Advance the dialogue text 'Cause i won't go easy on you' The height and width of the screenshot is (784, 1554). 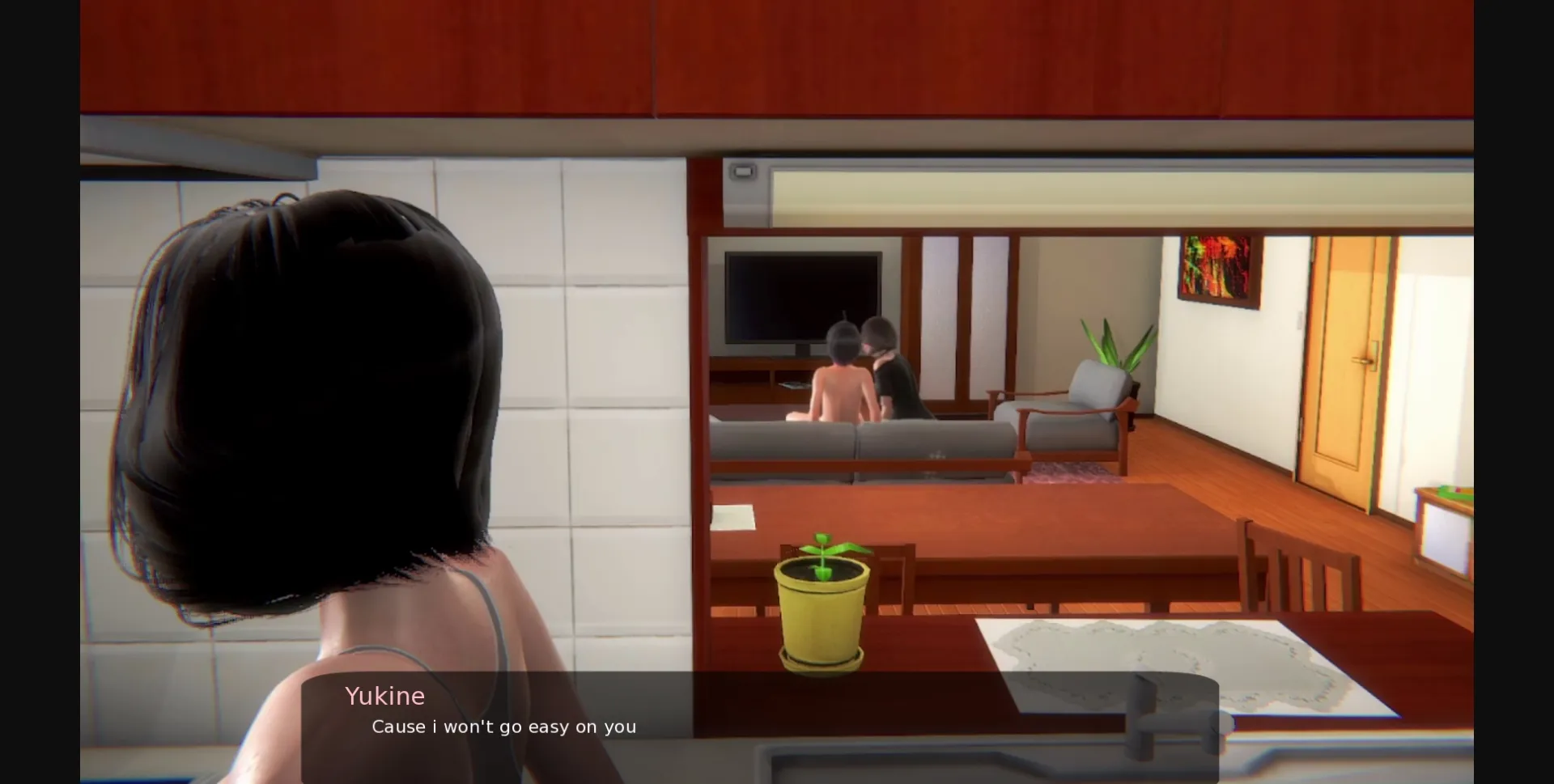pos(503,727)
